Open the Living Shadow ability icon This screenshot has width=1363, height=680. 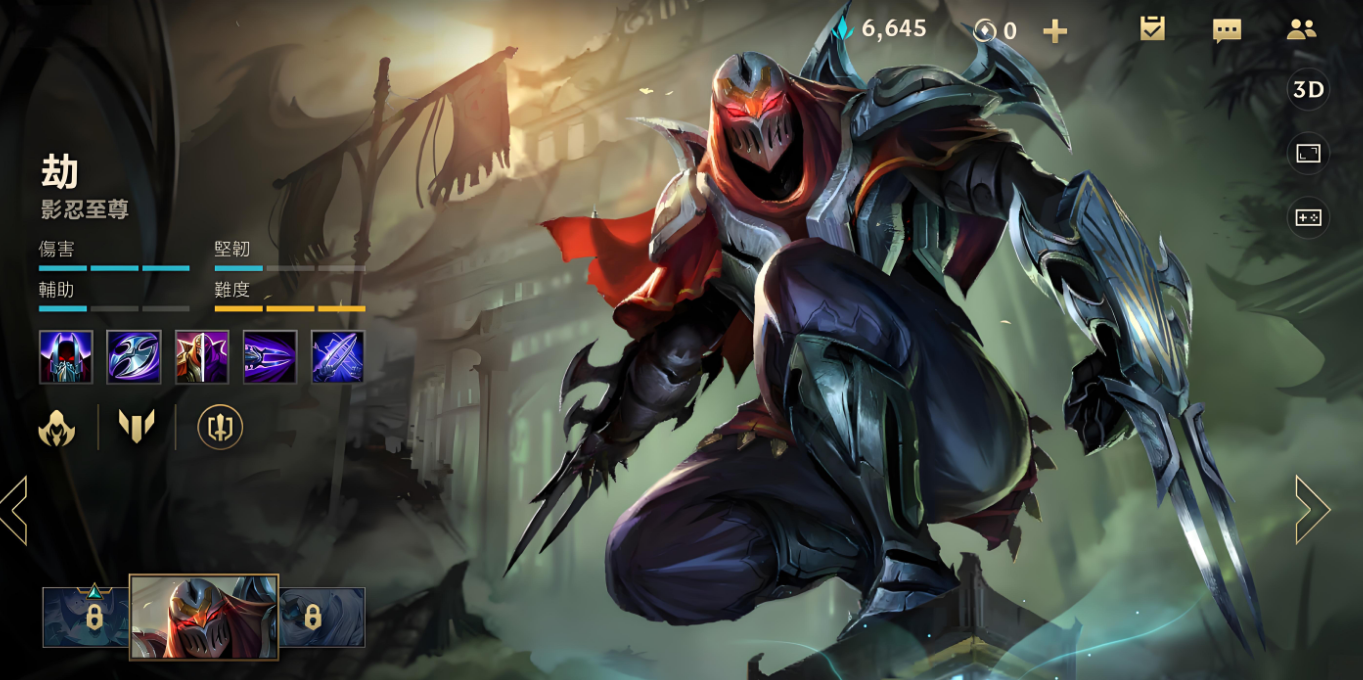pyautogui.click(x=202, y=357)
